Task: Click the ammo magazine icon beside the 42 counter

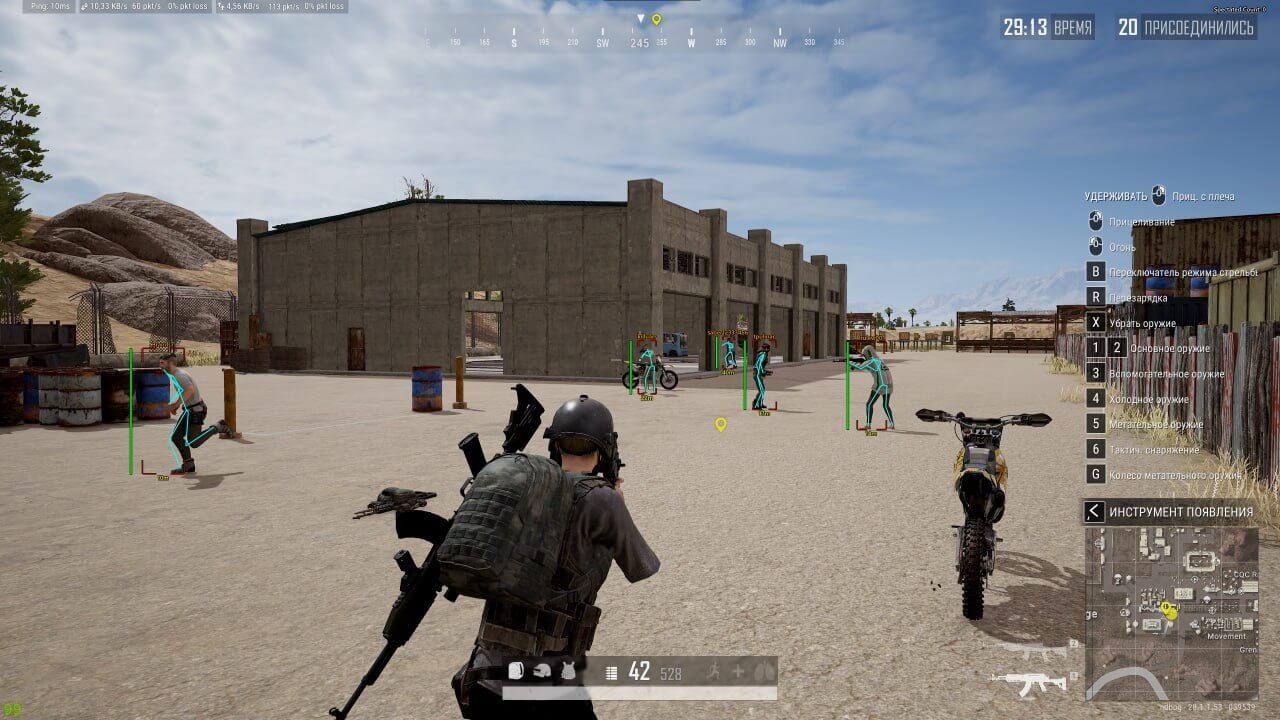Action: click(x=610, y=672)
